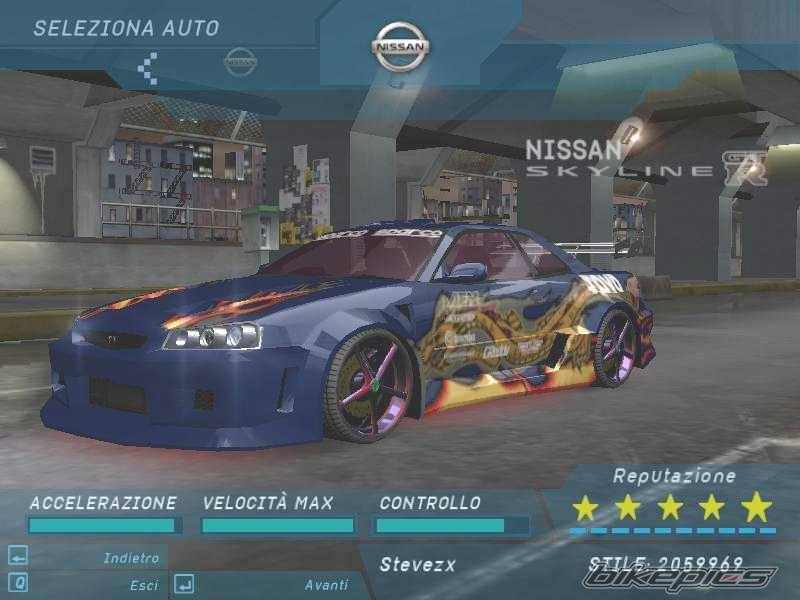Select the large Nissan brand logo
800x600 pixels.
point(400,47)
